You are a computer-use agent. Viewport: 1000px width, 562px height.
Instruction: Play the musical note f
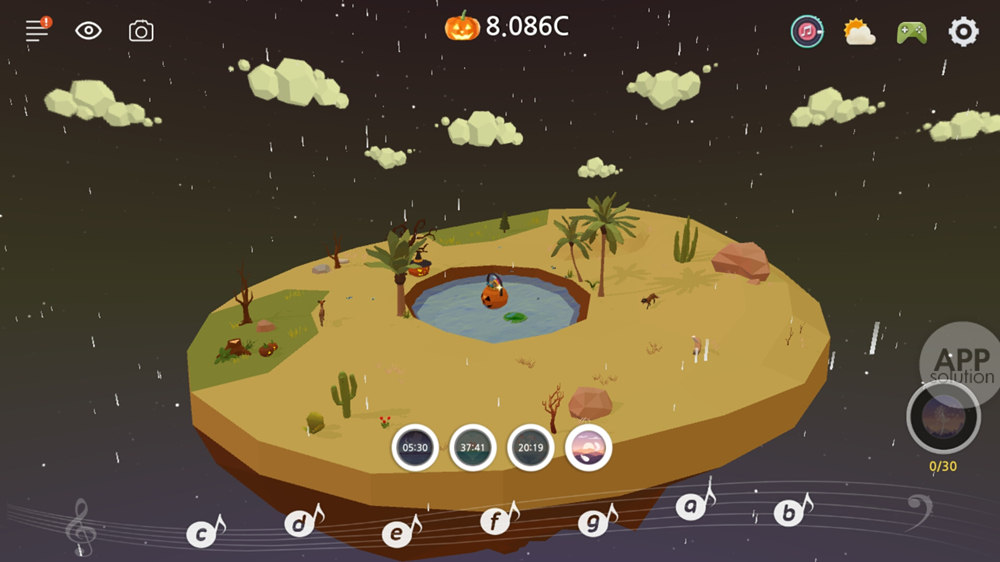coord(496,520)
